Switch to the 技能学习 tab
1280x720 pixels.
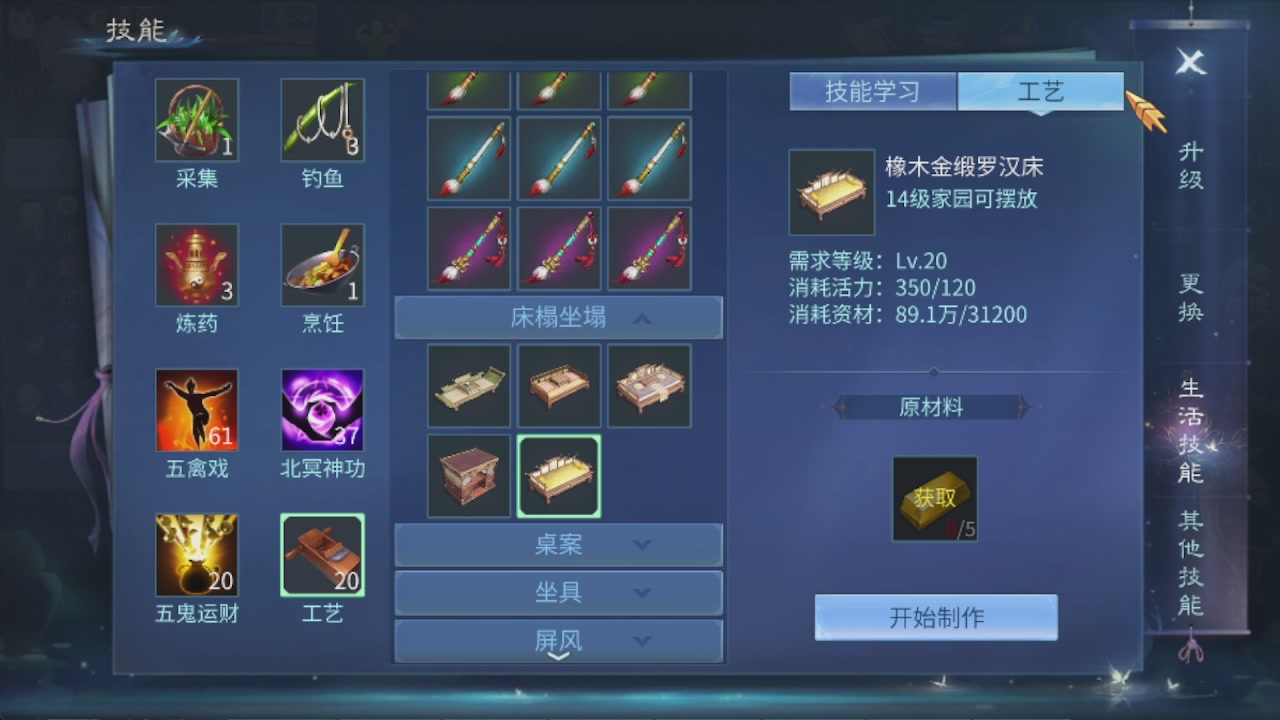pos(872,90)
